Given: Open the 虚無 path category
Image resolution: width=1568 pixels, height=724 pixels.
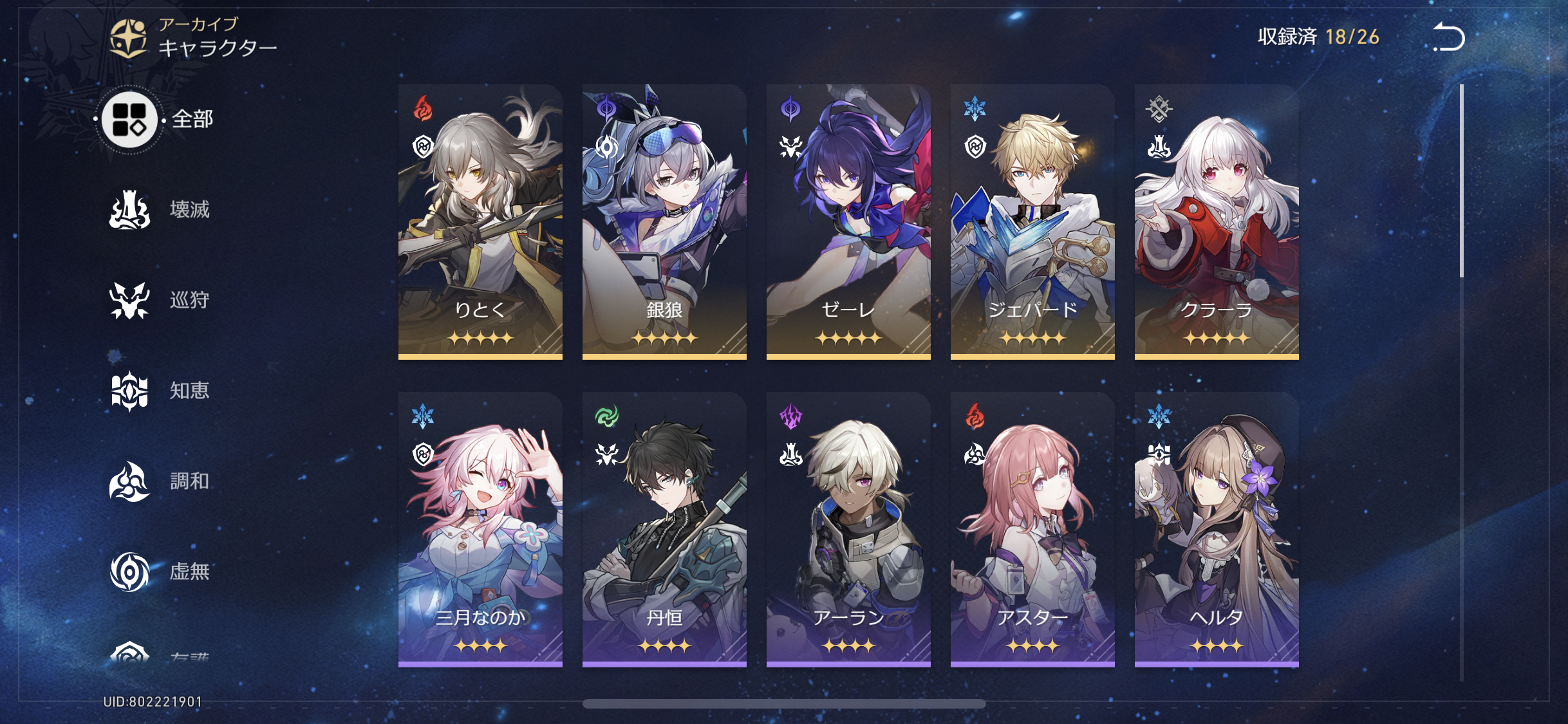Looking at the screenshot, I should (160, 571).
